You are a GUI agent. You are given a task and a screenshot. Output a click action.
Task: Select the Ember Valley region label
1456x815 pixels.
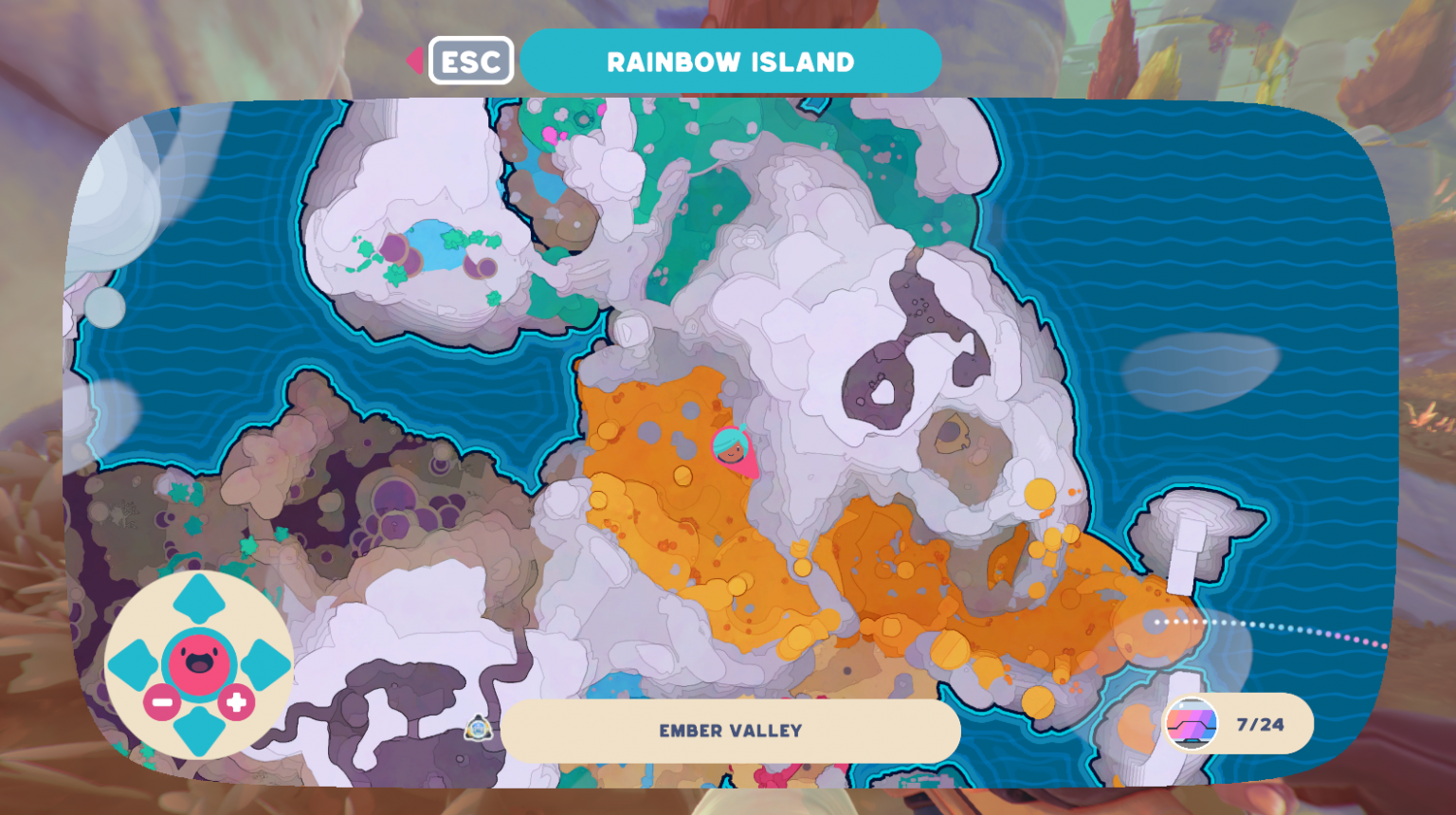pos(730,731)
